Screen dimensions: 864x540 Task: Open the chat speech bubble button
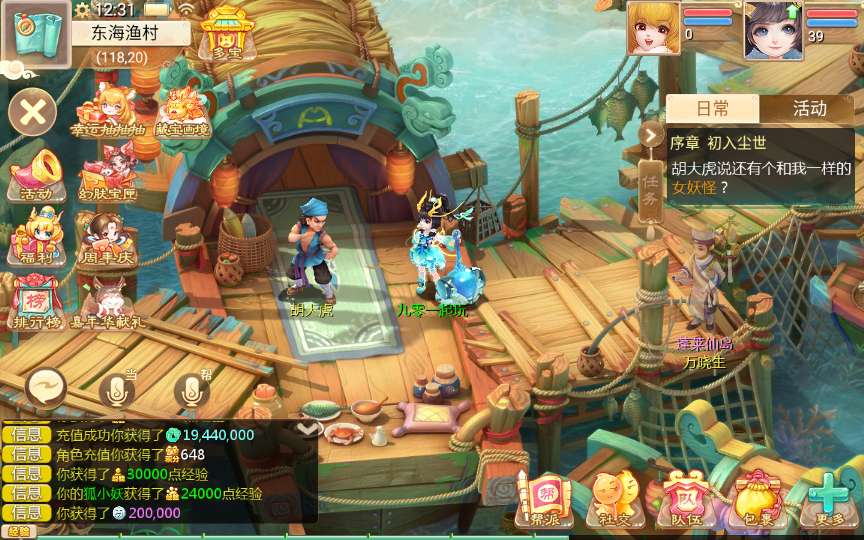[x=46, y=386]
